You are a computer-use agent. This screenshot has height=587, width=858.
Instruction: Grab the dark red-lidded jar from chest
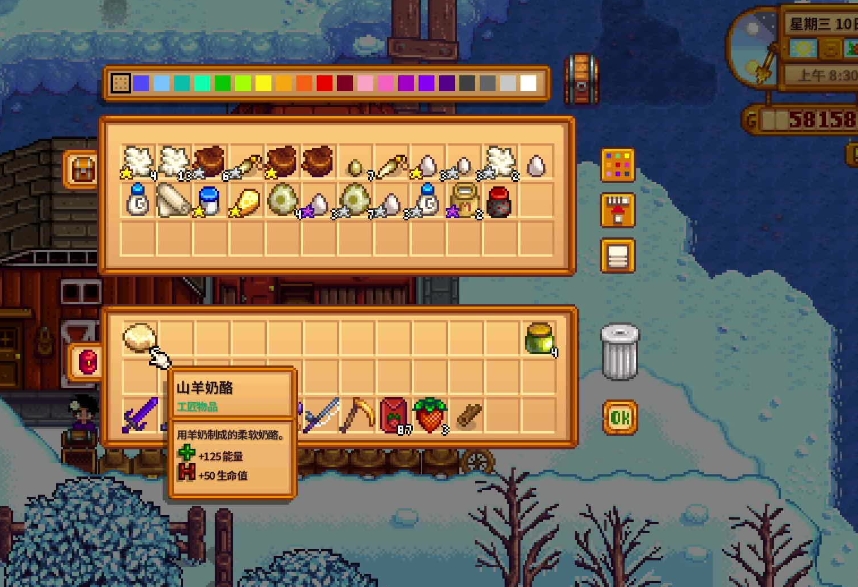point(500,200)
